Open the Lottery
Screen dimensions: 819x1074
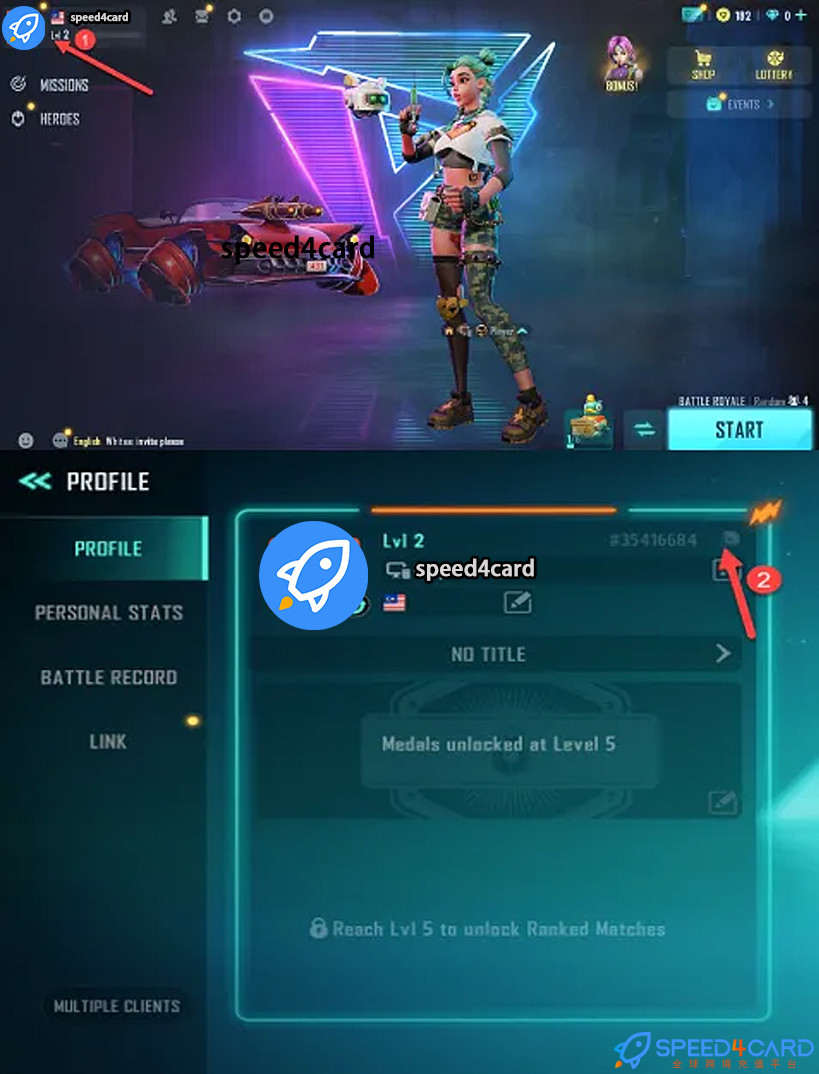coord(773,65)
